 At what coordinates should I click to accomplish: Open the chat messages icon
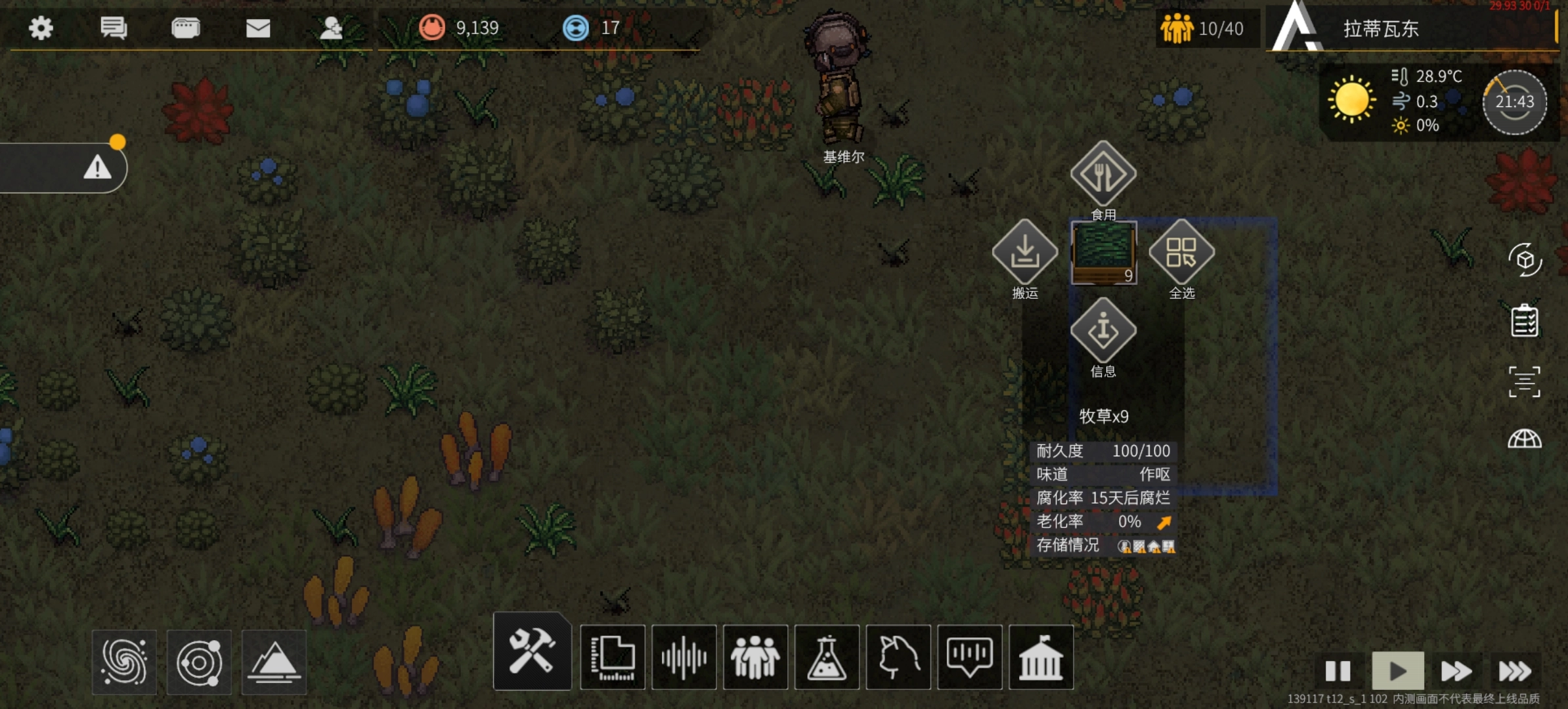coord(114,28)
